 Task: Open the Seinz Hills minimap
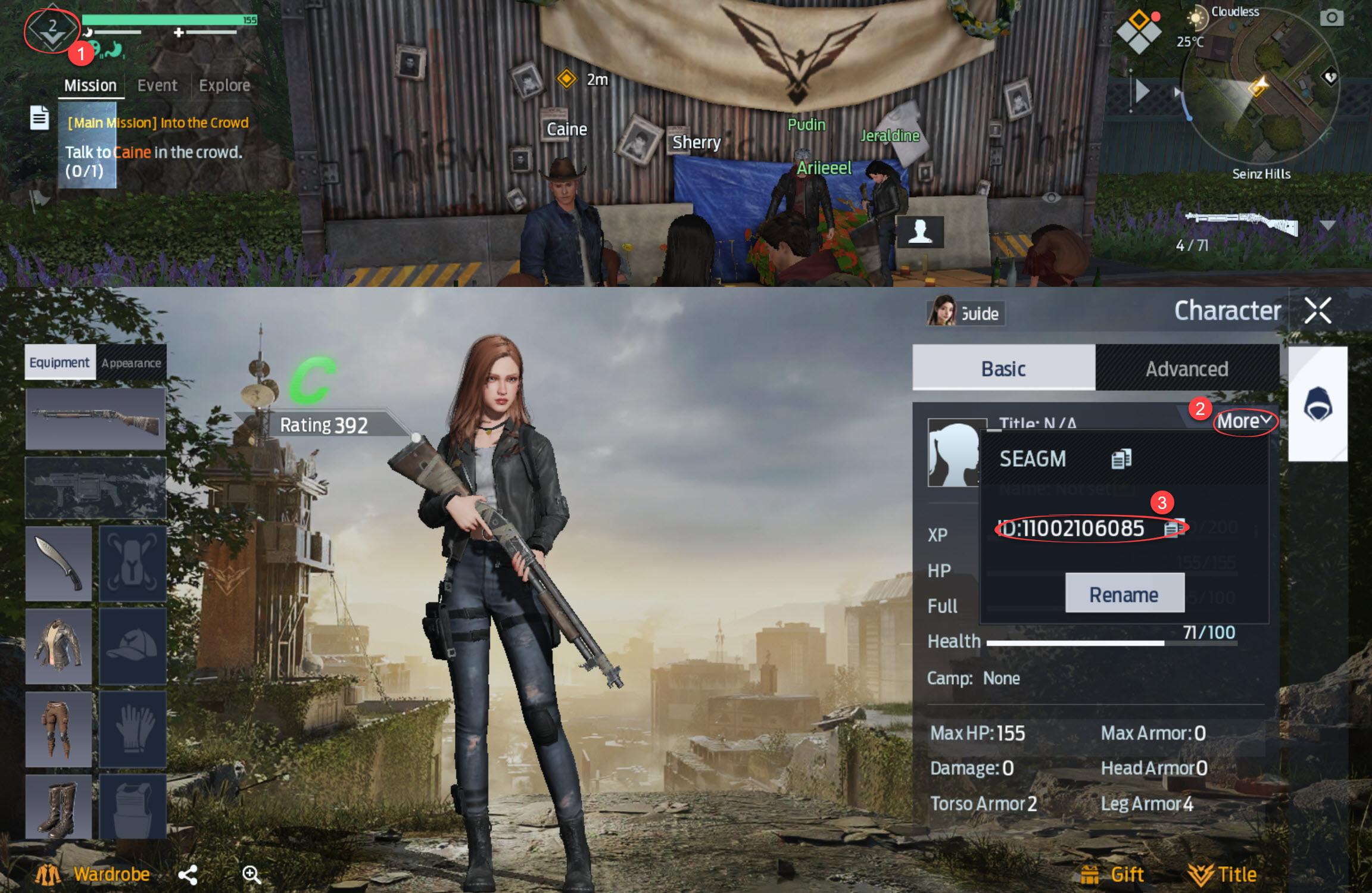click(x=1259, y=89)
